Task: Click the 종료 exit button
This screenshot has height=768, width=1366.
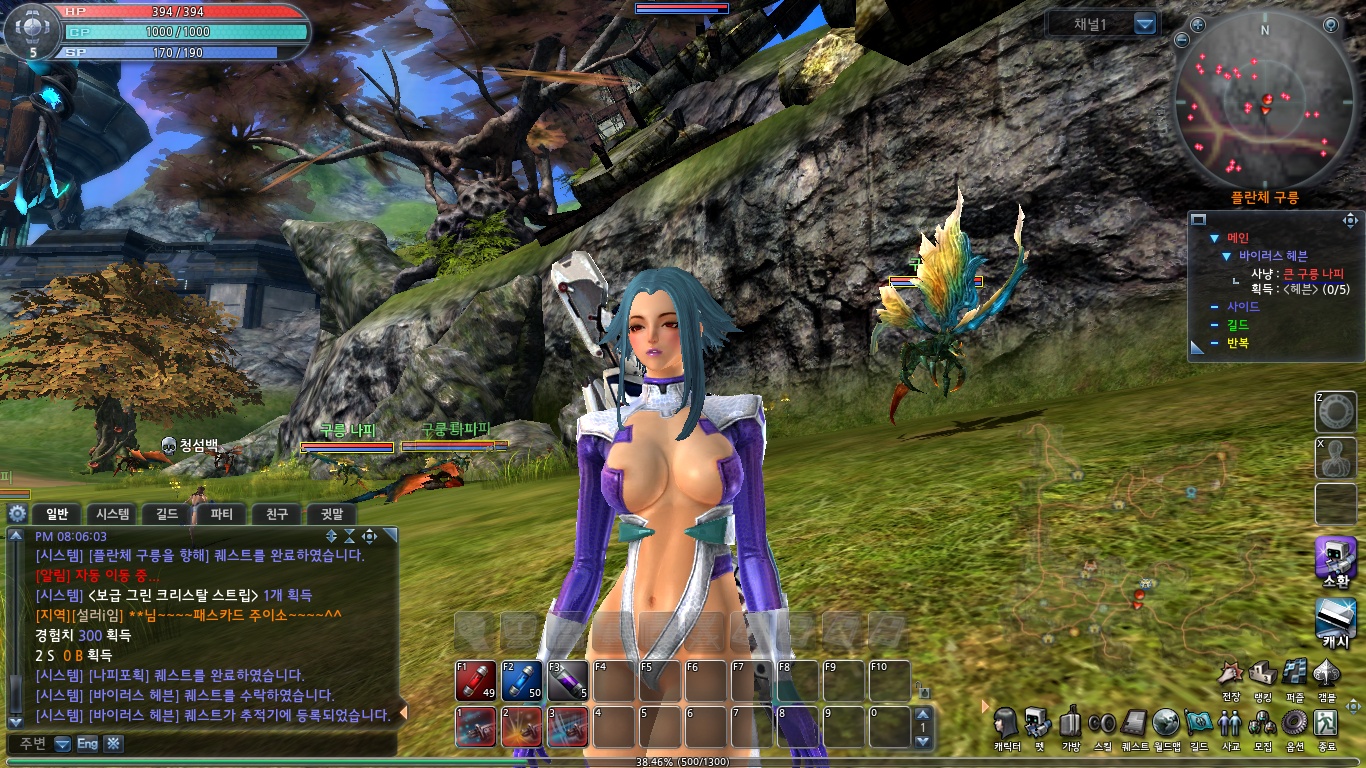Action: tap(1326, 723)
